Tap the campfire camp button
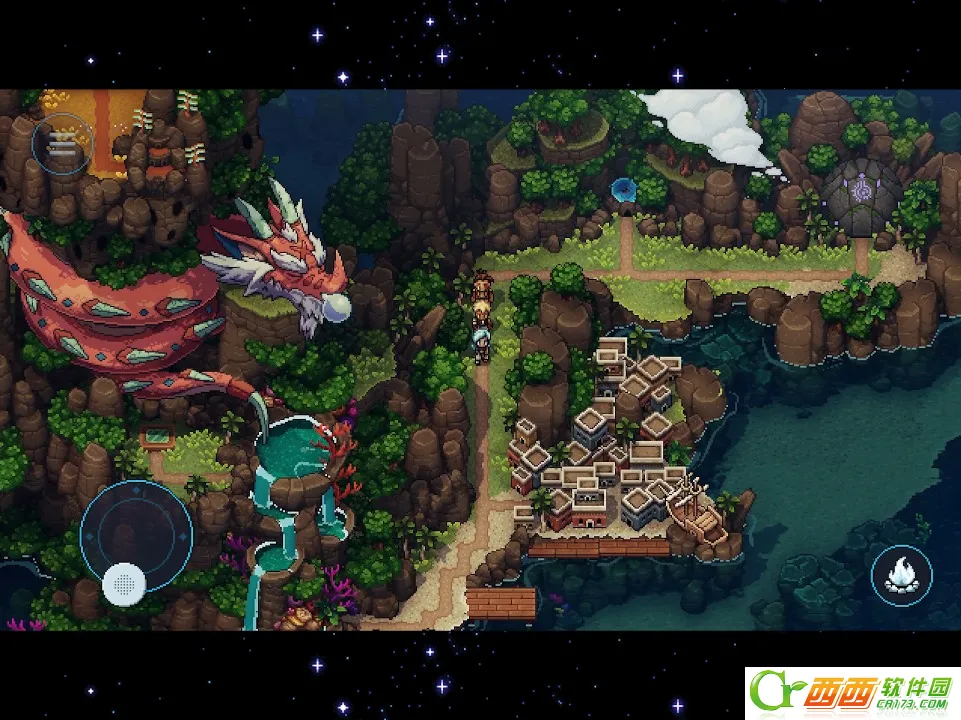This screenshot has width=961, height=720. pyautogui.click(x=901, y=575)
